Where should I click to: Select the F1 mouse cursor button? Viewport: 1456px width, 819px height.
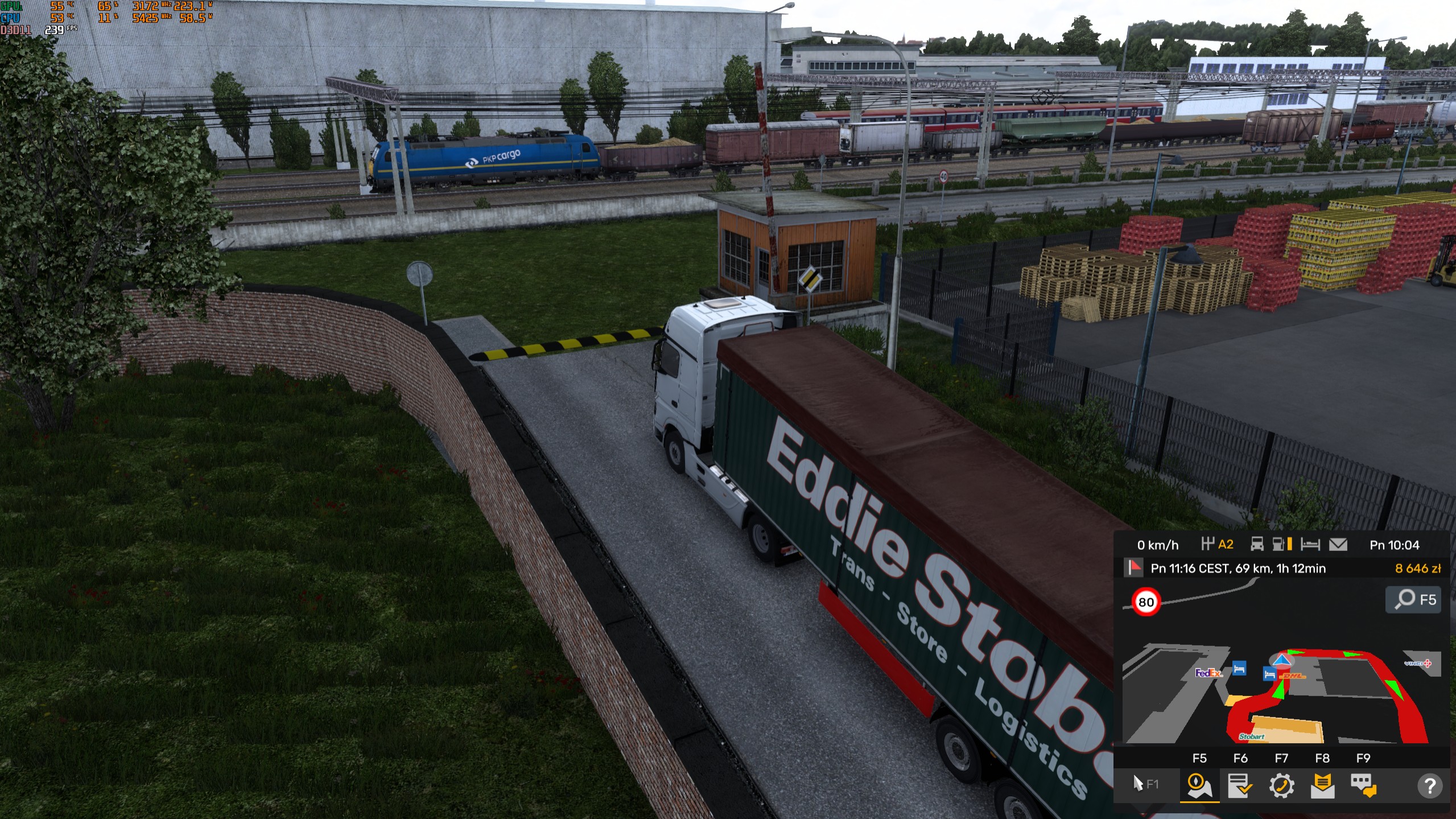click(x=1145, y=784)
